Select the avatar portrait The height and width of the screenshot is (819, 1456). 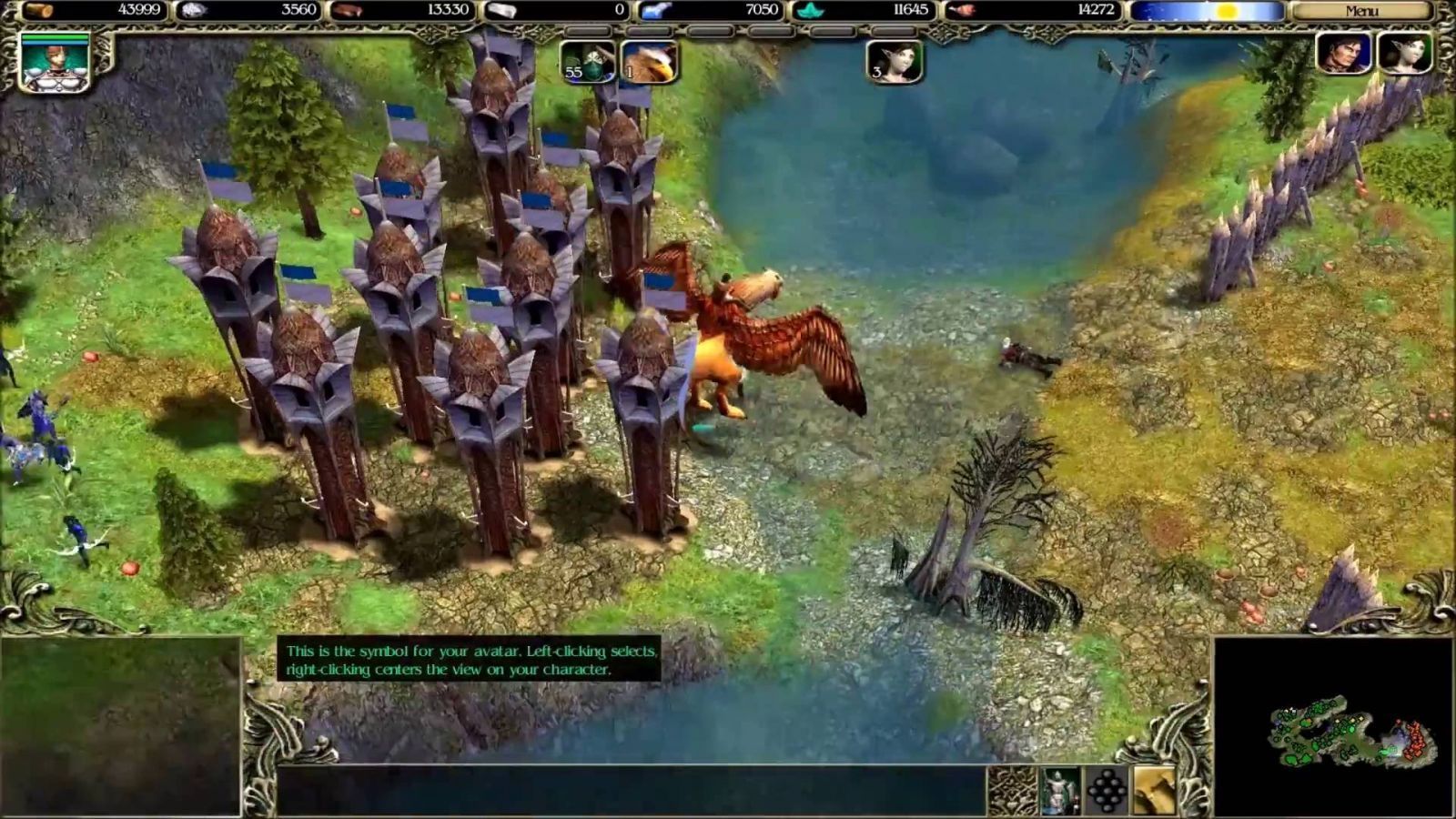(x=56, y=63)
